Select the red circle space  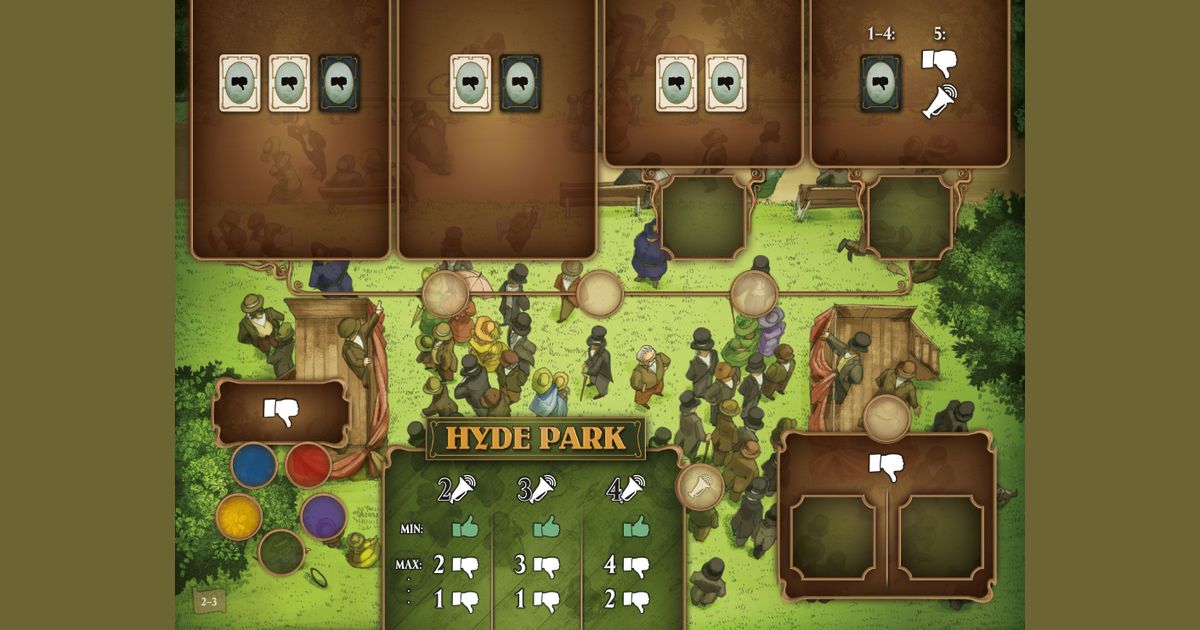pos(308,466)
